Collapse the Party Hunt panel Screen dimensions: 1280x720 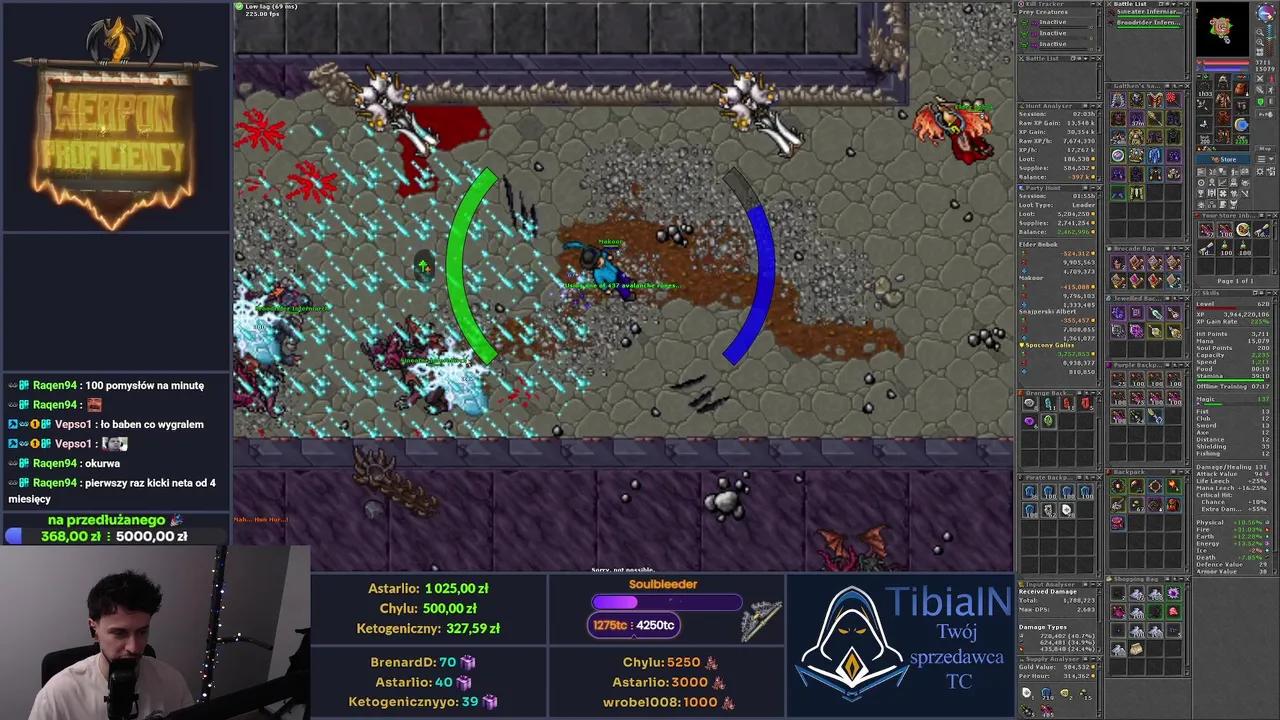tap(1095, 187)
